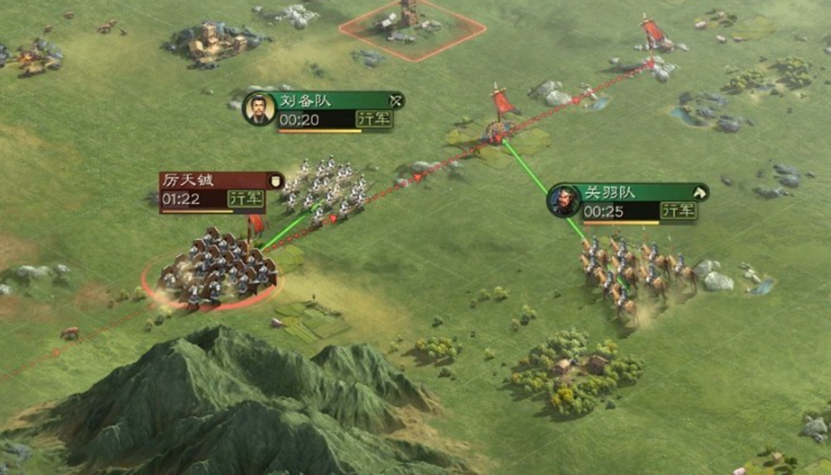Image resolution: width=831 pixels, height=475 pixels.
Task: Open the 行军 status on 关羽队
Action: click(x=679, y=210)
